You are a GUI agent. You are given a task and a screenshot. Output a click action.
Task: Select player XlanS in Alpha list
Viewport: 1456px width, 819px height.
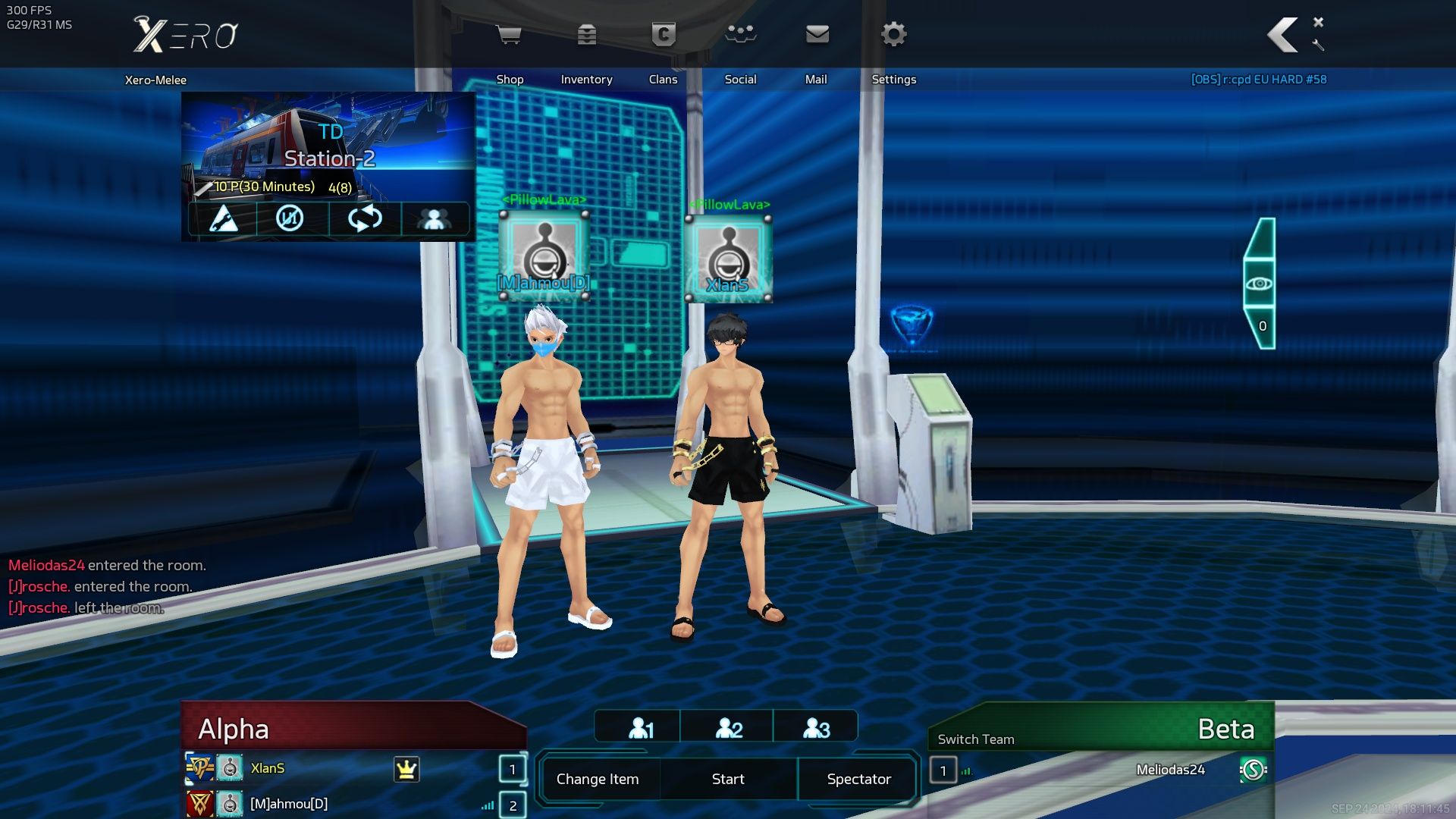point(268,768)
